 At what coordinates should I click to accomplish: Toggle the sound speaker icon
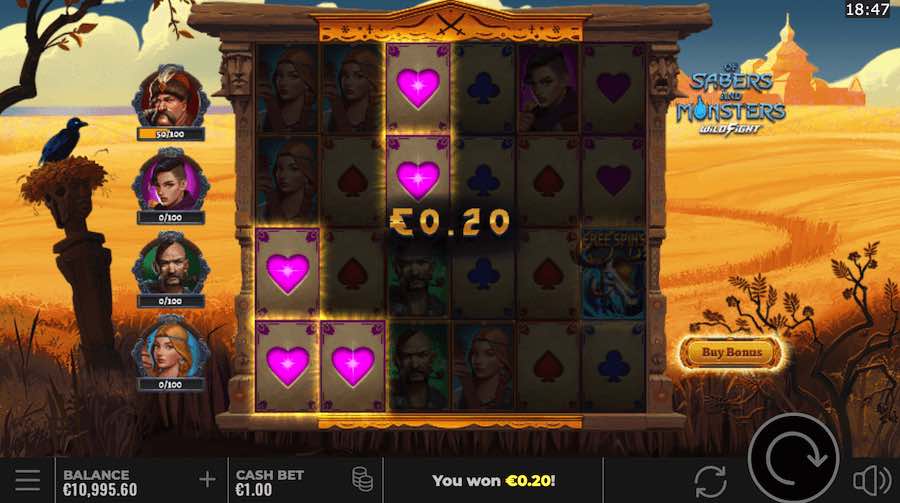coord(872,480)
